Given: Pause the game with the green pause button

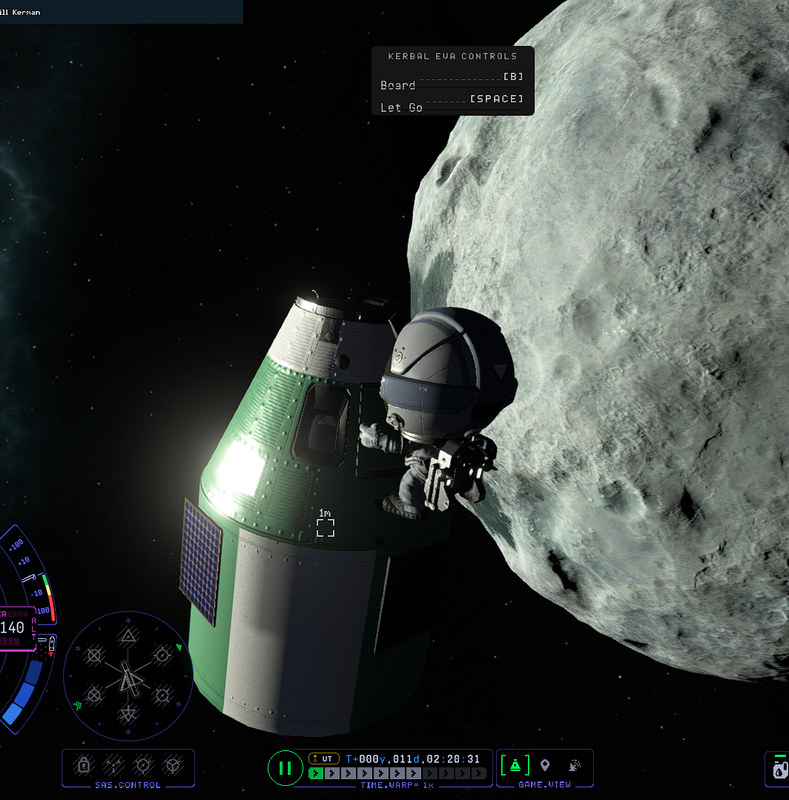Looking at the screenshot, I should click(x=285, y=768).
